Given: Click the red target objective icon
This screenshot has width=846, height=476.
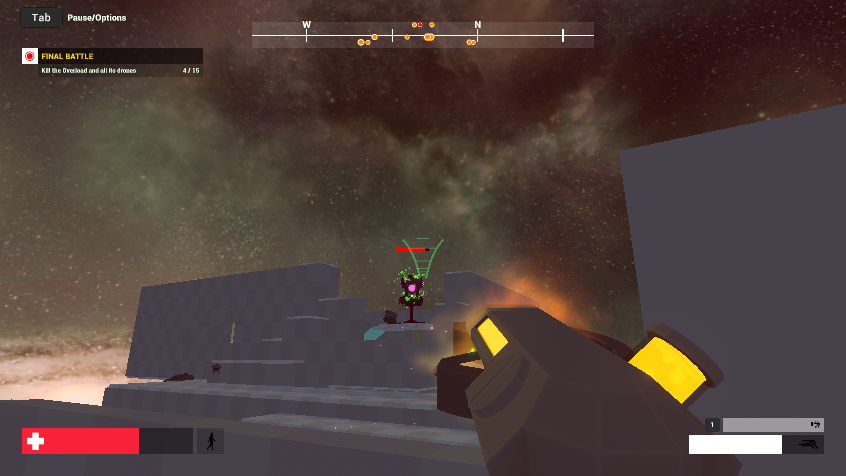Looking at the screenshot, I should pos(30,56).
